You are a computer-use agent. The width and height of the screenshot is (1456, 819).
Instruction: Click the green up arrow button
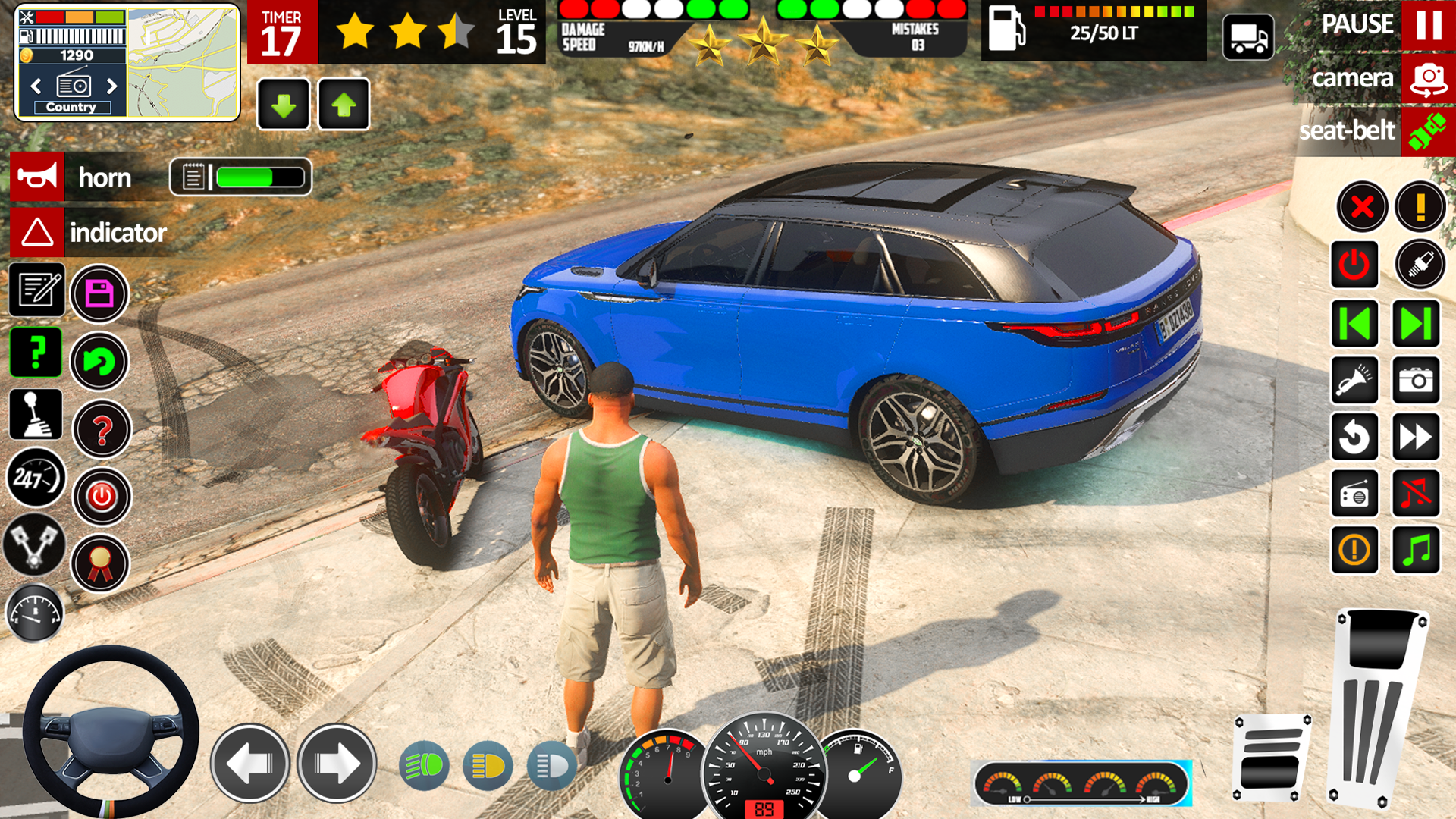click(344, 105)
